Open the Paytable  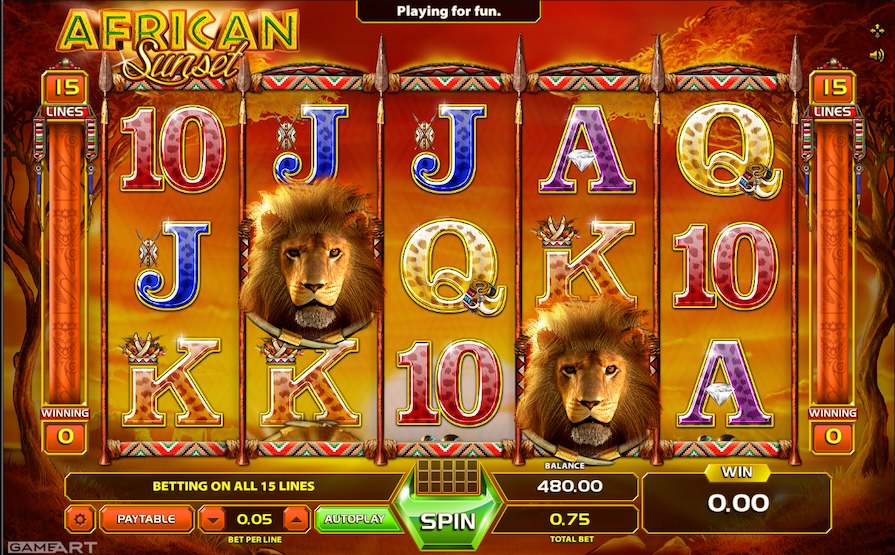point(145,519)
